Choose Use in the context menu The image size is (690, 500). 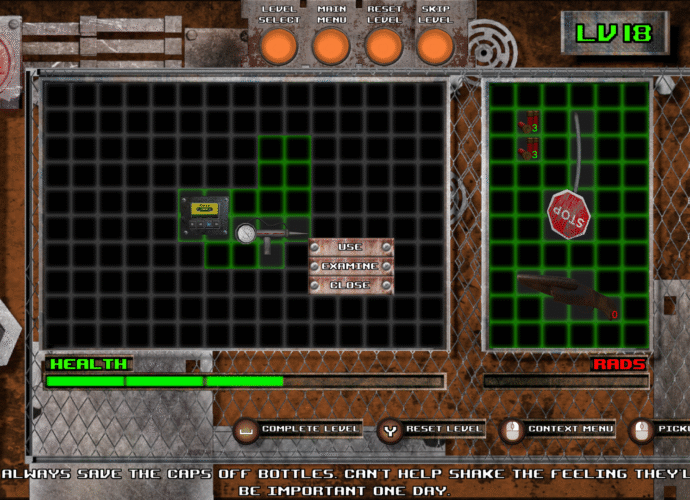point(350,247)
